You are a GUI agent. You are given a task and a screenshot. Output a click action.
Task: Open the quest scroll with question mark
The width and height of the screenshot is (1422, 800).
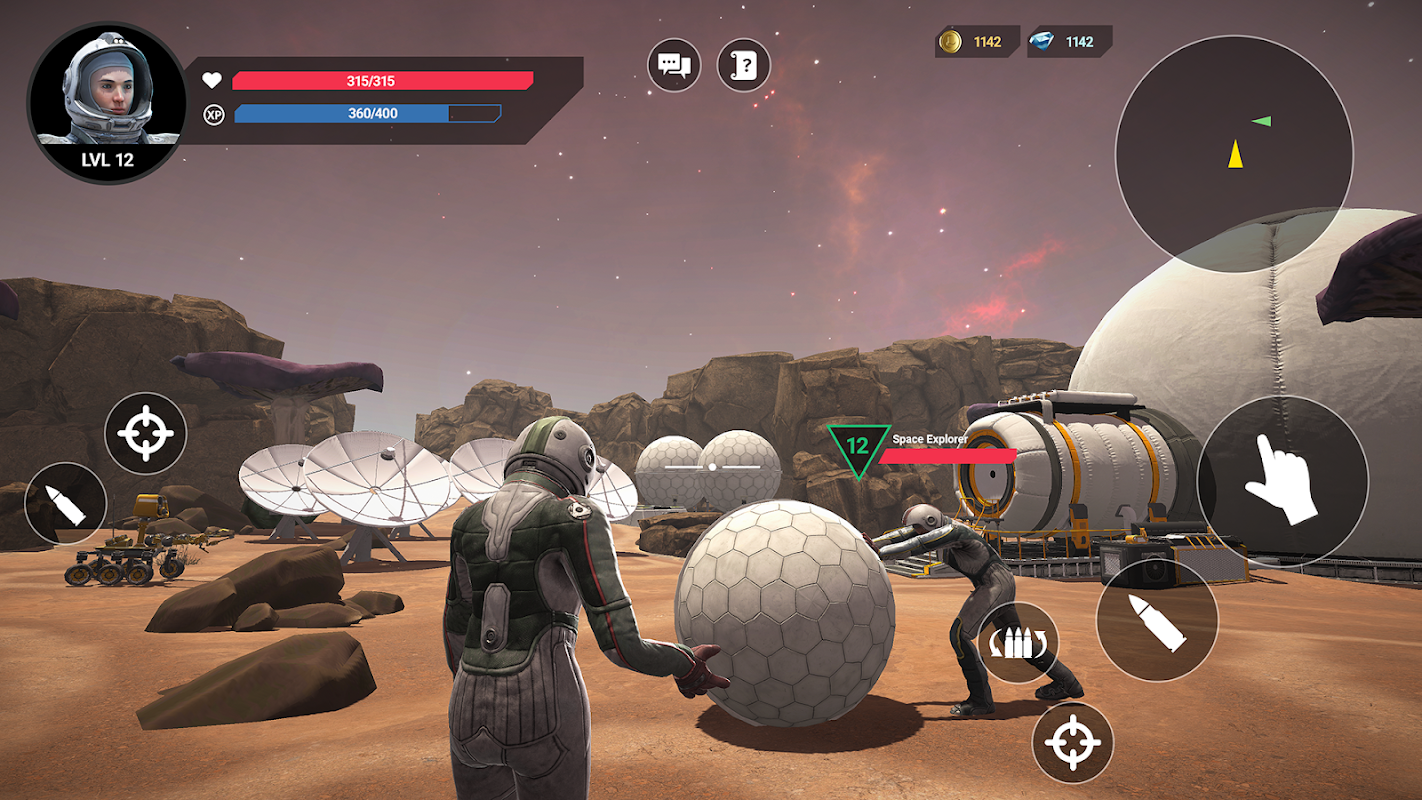click(x=744, y=66)
